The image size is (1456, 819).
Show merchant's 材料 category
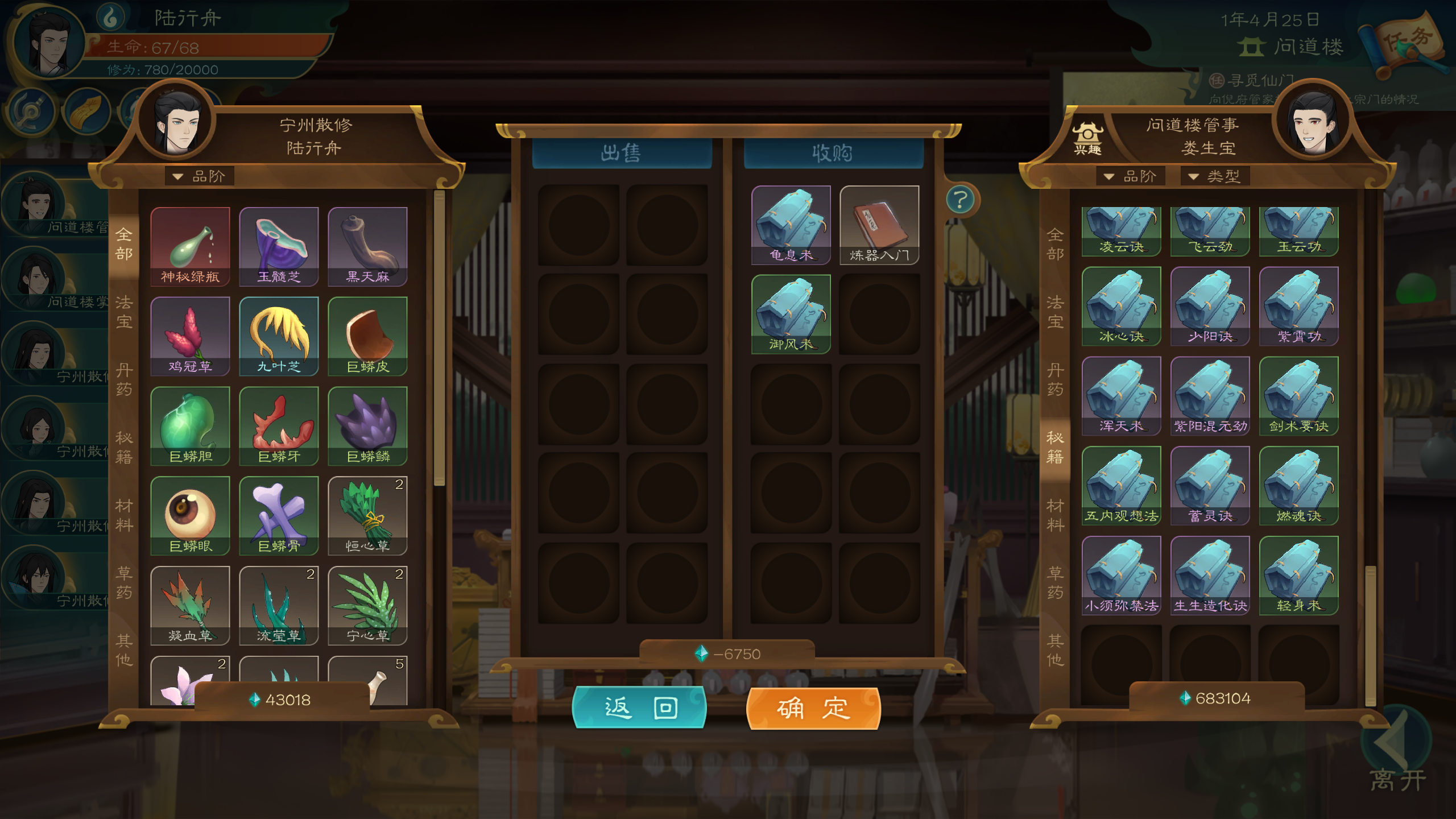pos(1055,515)
